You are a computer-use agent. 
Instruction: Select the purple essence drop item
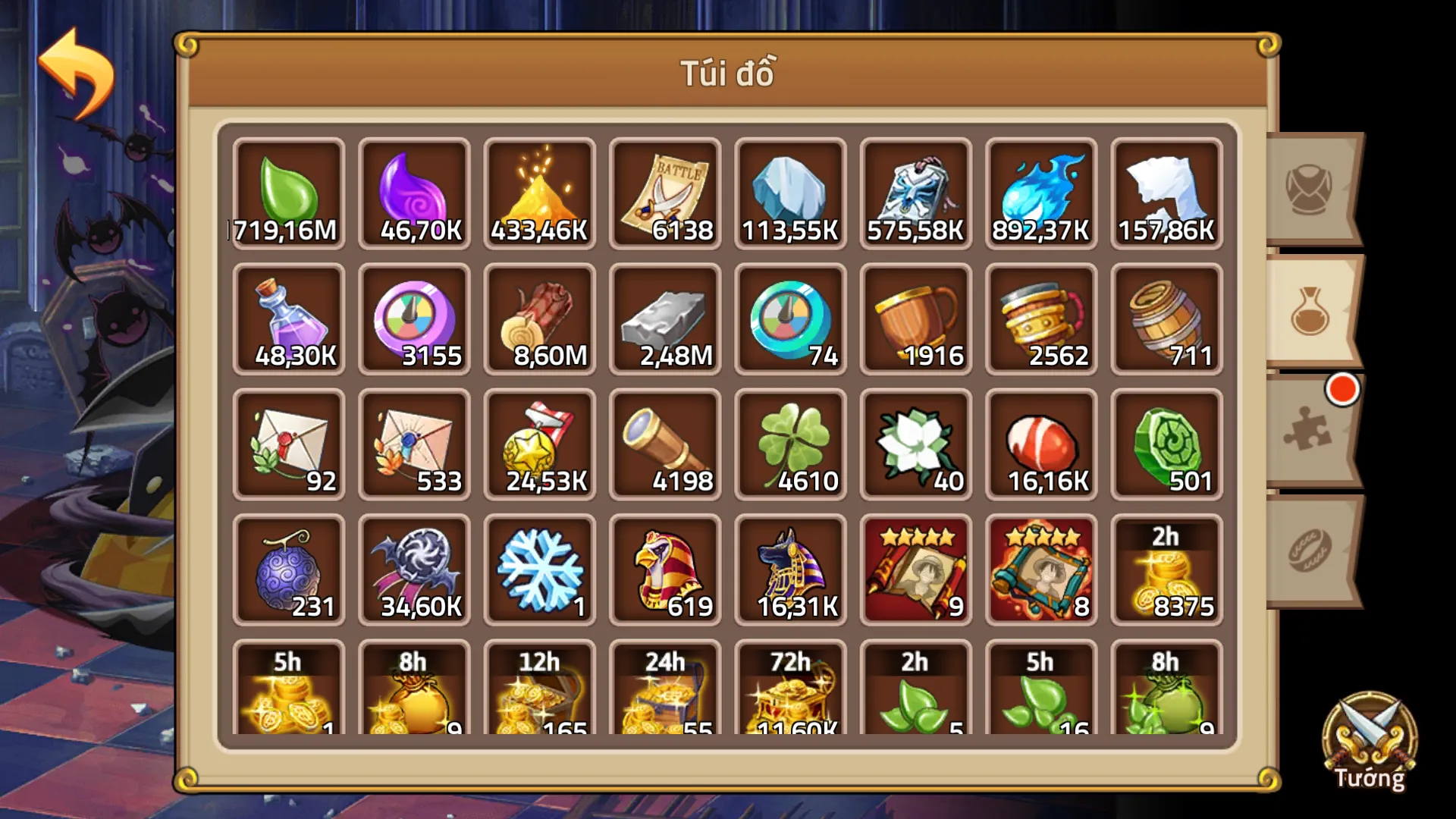click(414, 193)
